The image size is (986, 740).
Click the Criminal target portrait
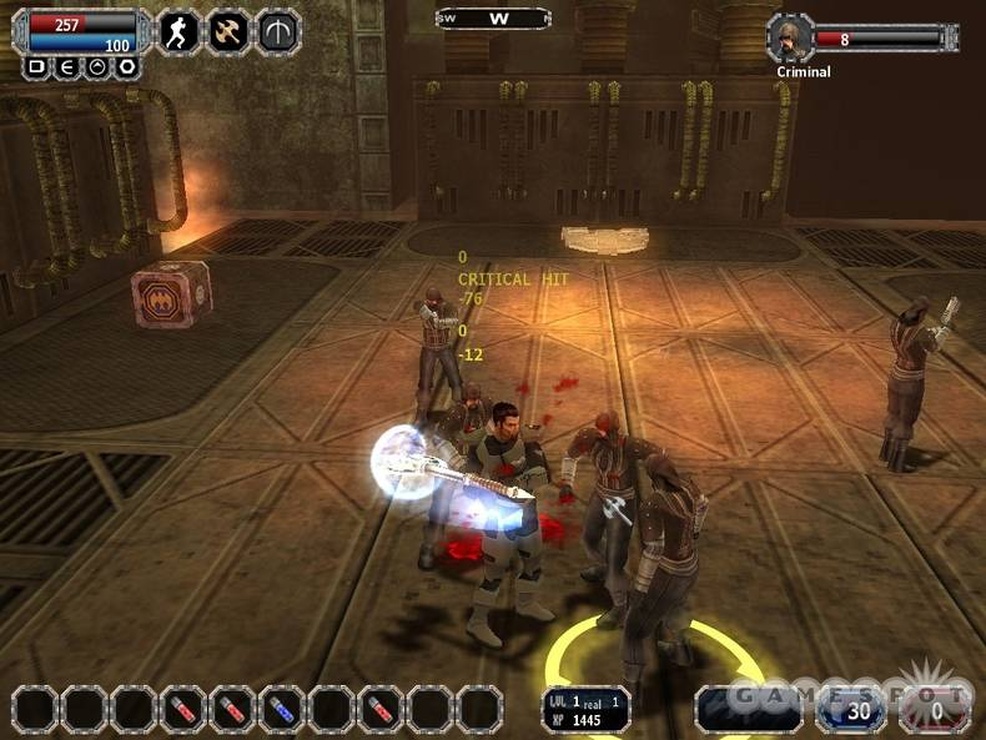pyautogui.click(x=791, y=38)
